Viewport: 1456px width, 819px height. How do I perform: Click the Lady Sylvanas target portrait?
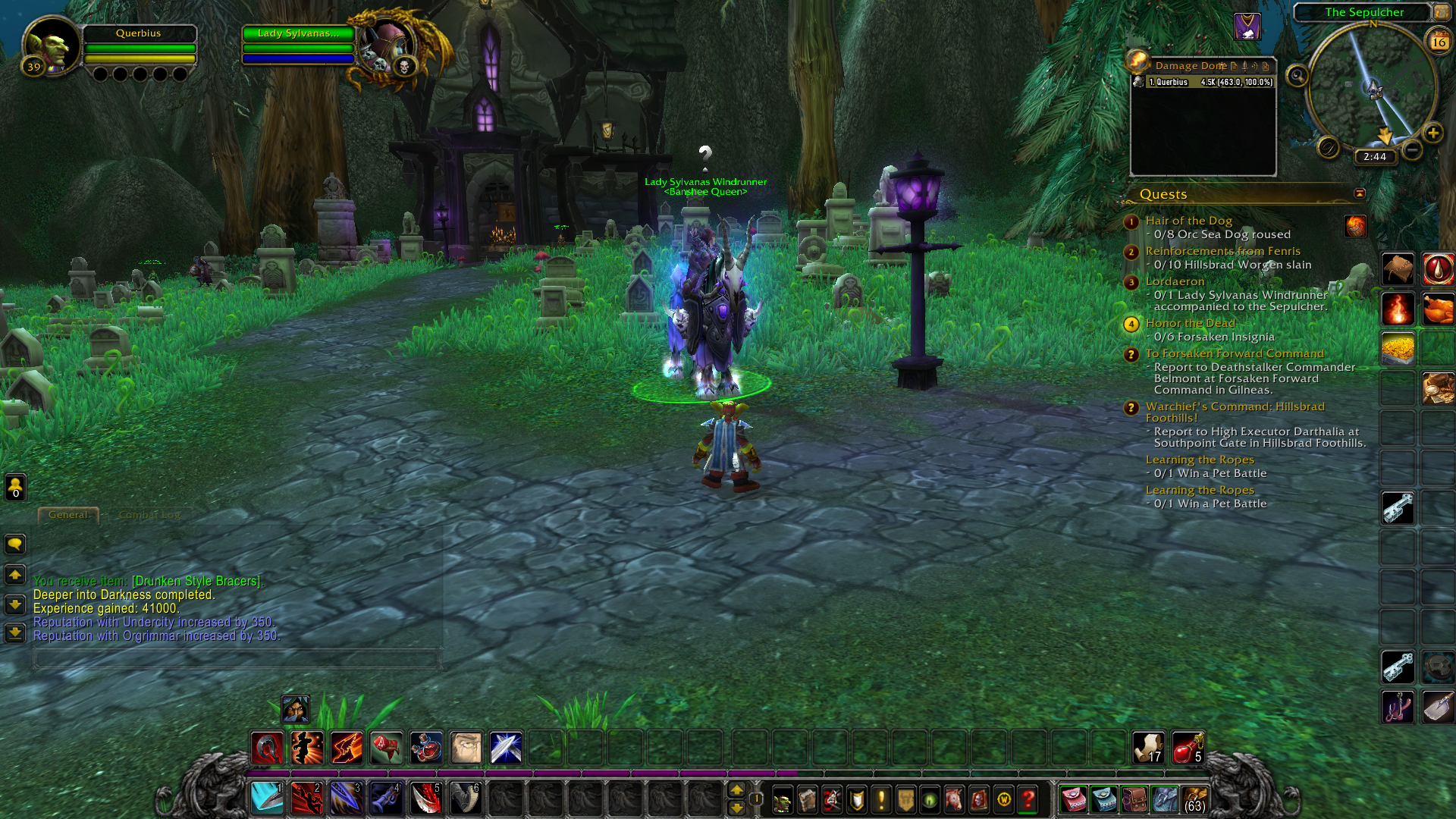388,47
